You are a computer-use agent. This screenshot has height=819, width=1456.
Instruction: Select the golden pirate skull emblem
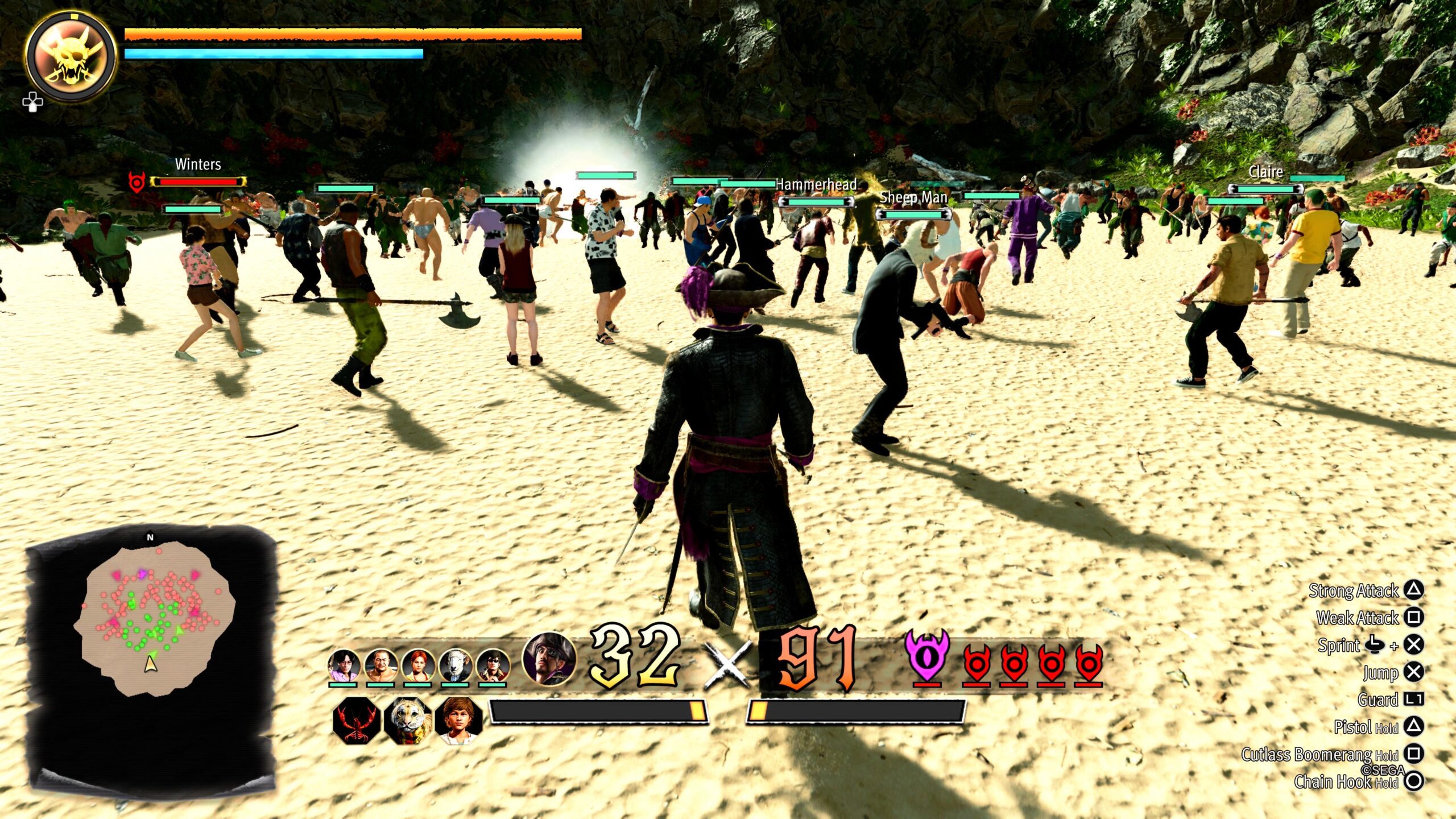(x=72, y=56)
